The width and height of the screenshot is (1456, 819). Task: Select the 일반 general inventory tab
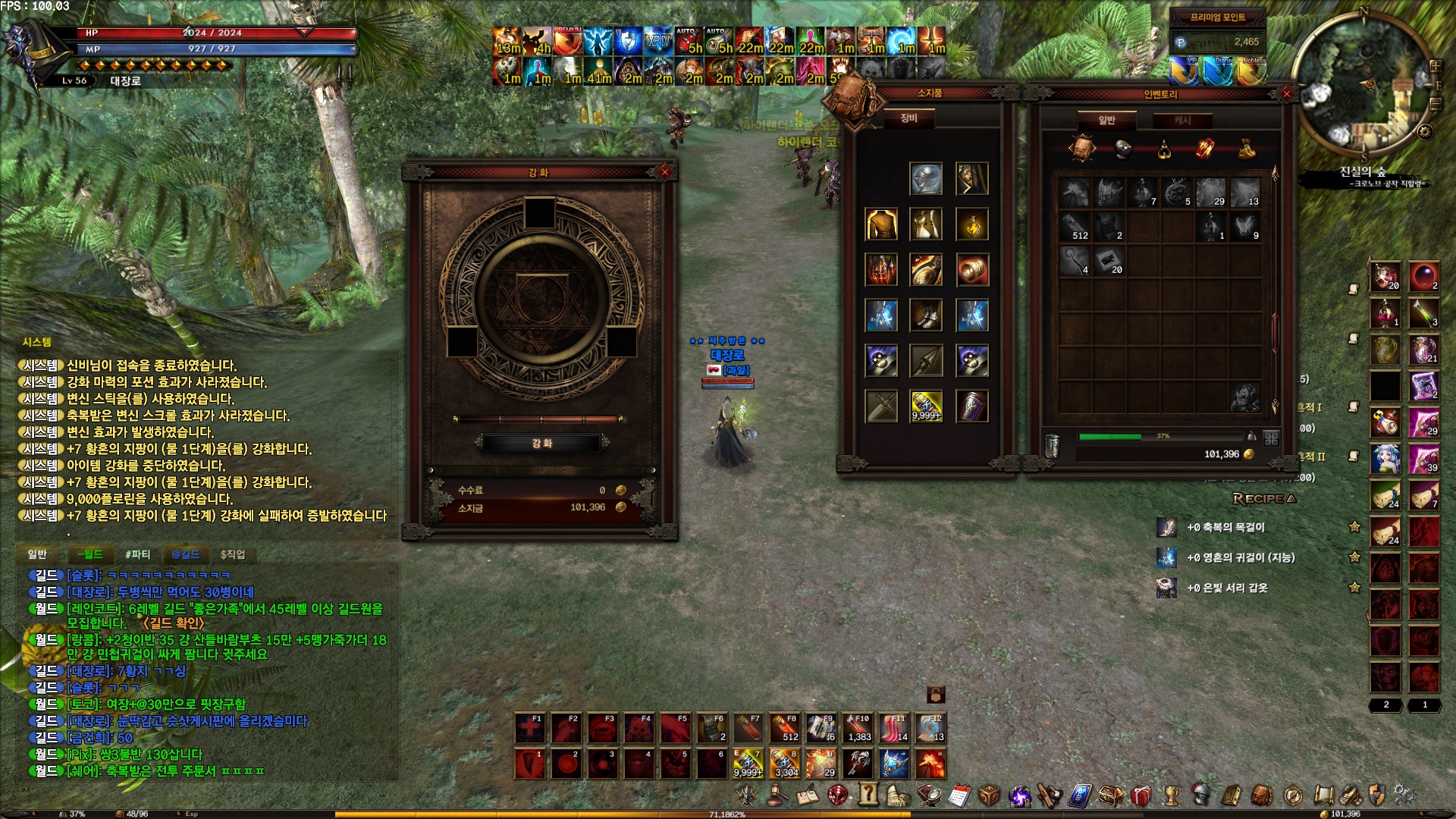pos(1106,121)
